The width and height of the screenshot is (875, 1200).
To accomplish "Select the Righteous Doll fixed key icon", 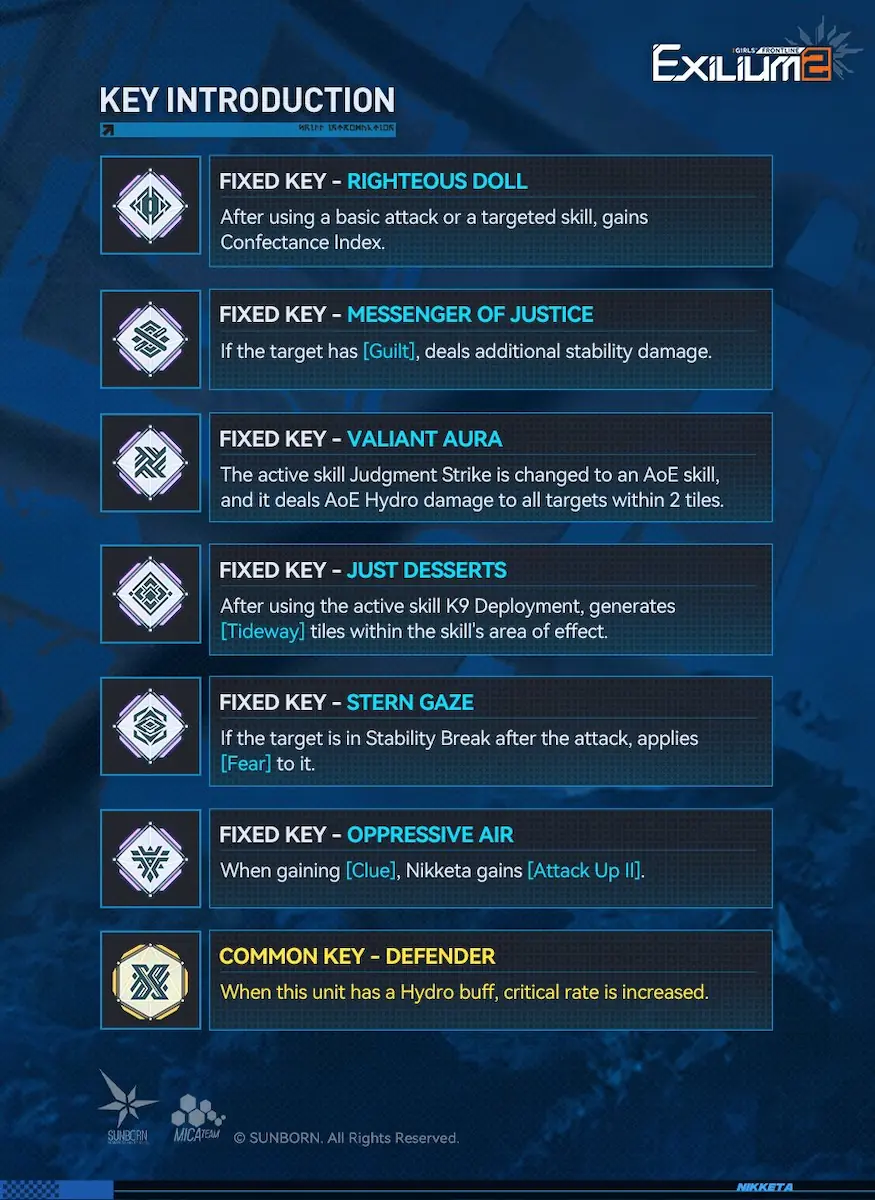I will [x=150, y=206].
